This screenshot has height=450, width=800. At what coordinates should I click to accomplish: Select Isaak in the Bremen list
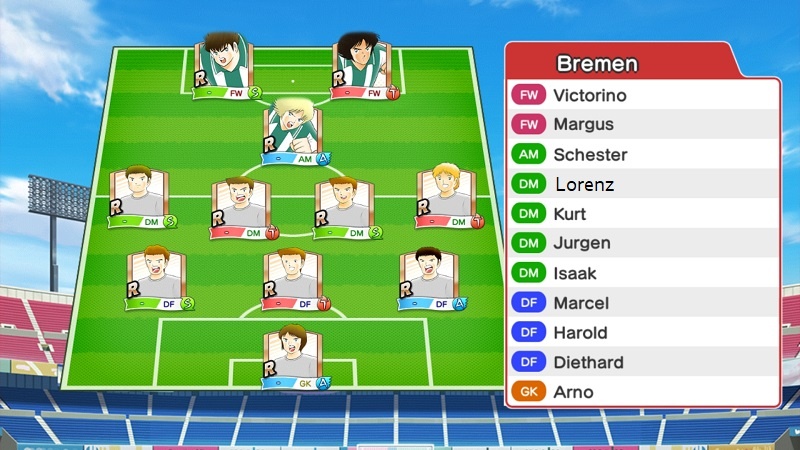click(x=640, y=273)
